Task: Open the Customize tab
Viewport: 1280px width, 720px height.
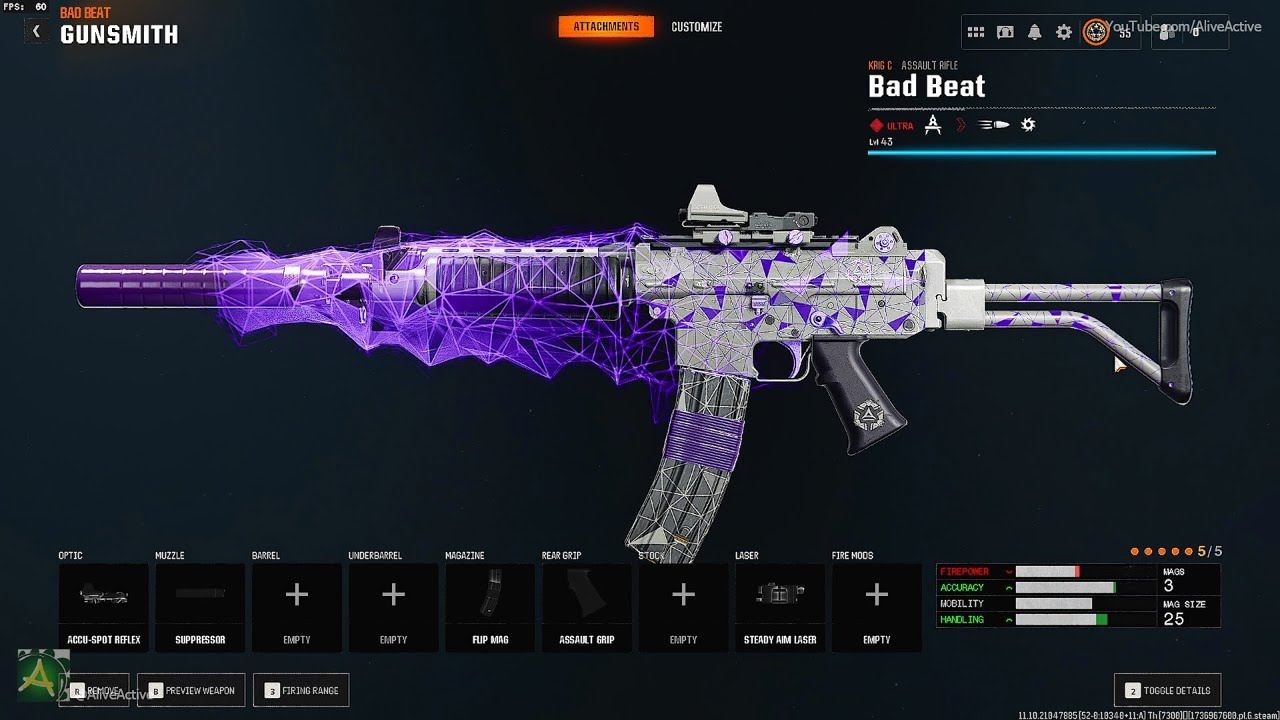Action: click(x=697, y=27)
